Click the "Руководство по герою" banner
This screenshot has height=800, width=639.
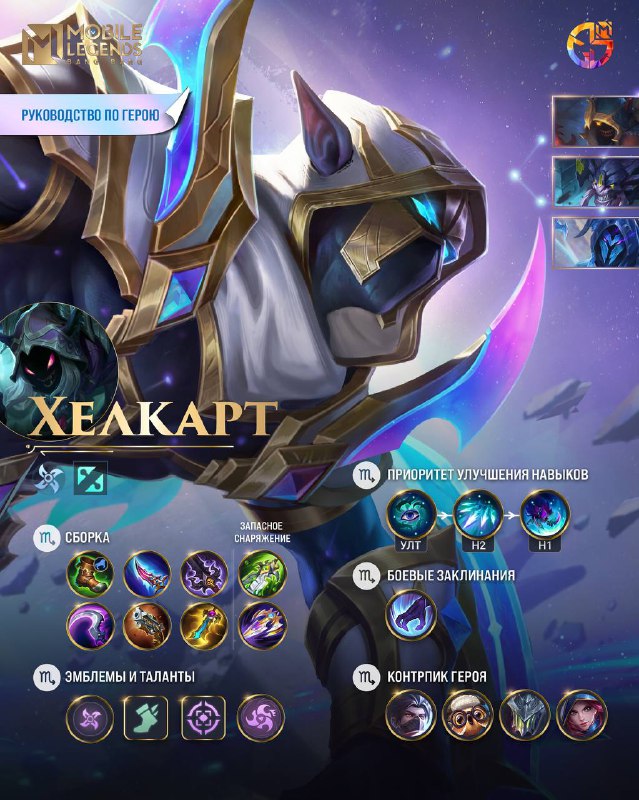pyautogui.click(x=92, y=115)
